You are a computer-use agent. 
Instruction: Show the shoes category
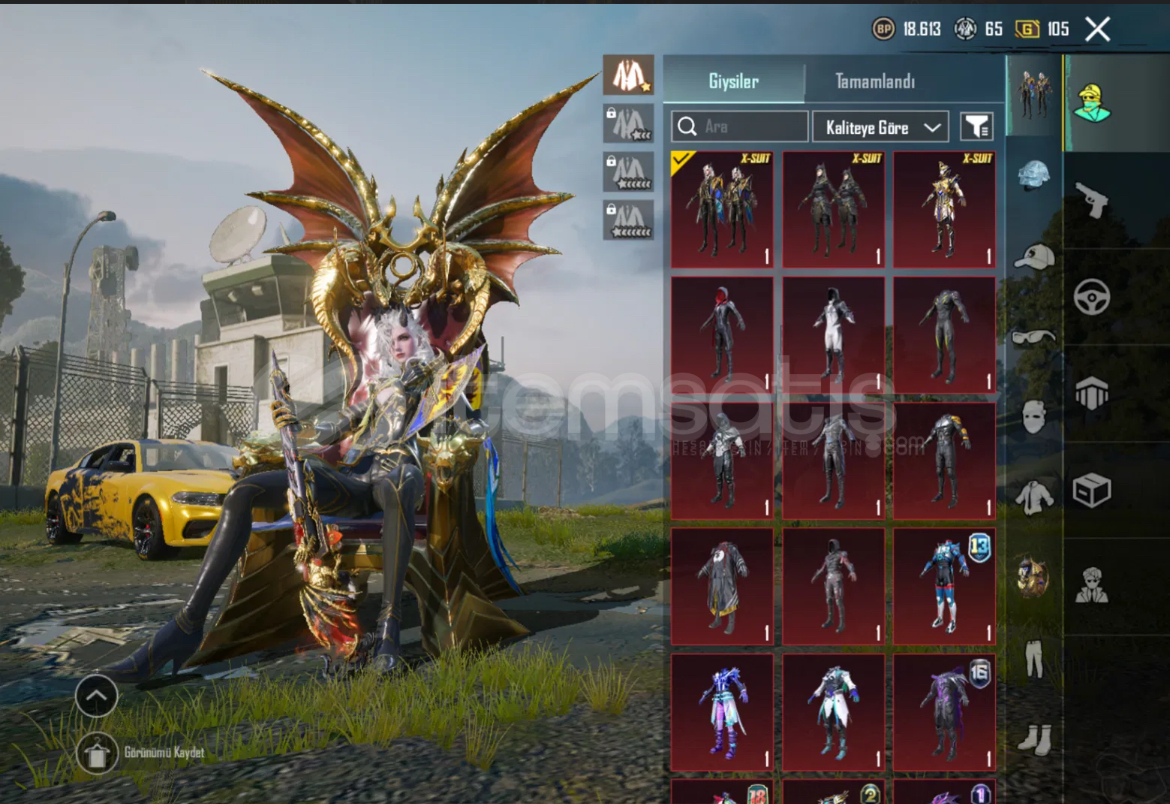point(1033,739)
